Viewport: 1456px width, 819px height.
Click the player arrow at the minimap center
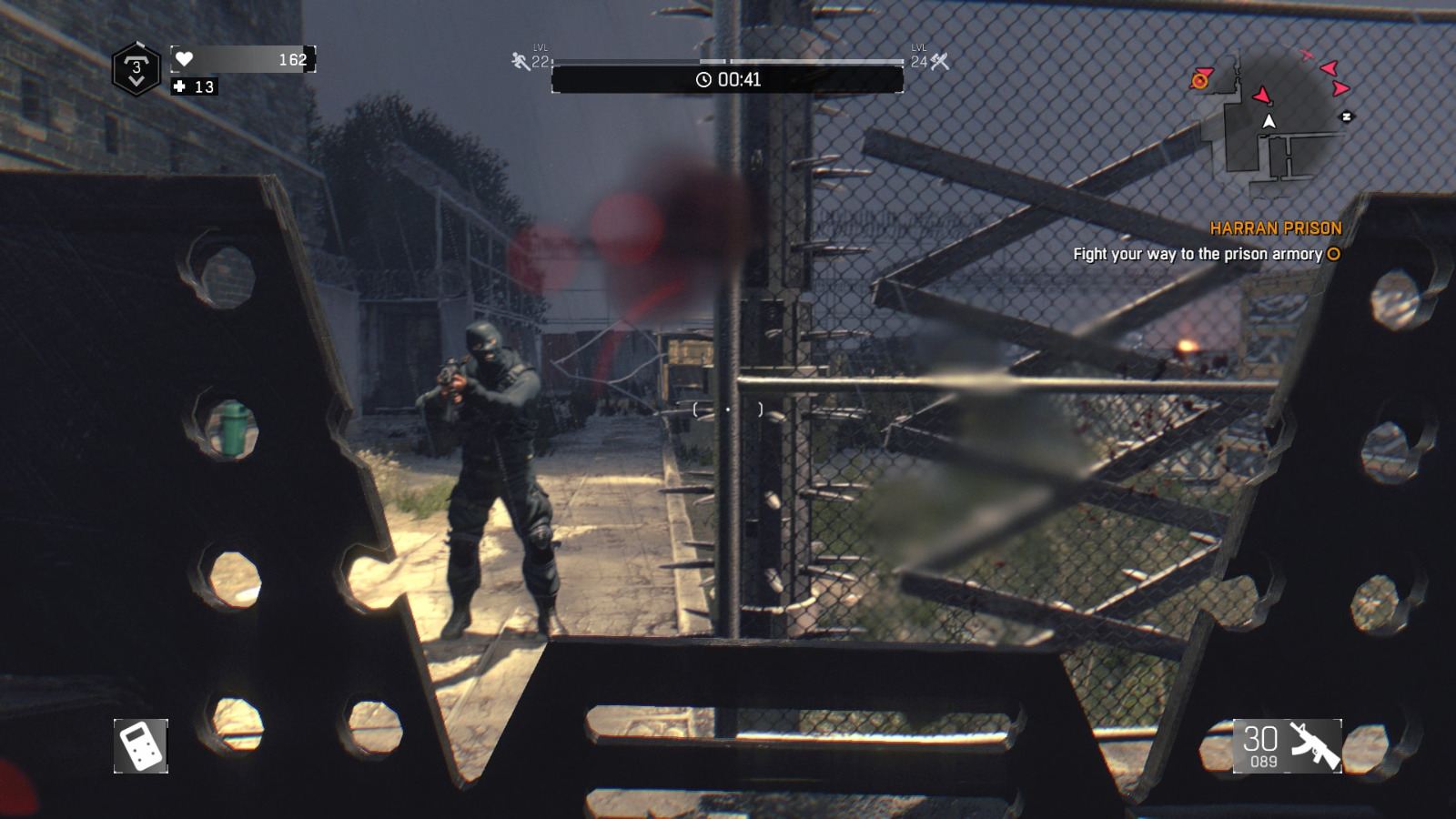[1269, 119]
